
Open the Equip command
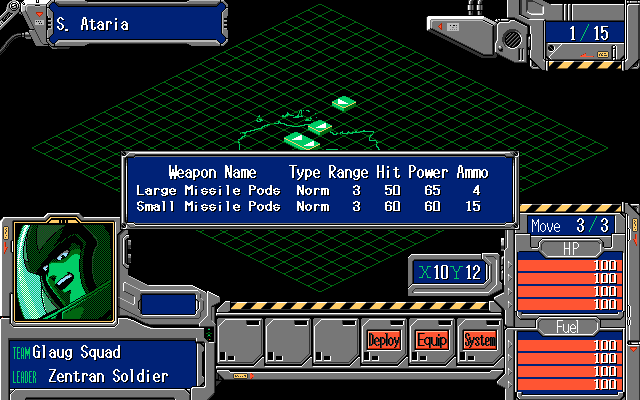tap(432, 340)
